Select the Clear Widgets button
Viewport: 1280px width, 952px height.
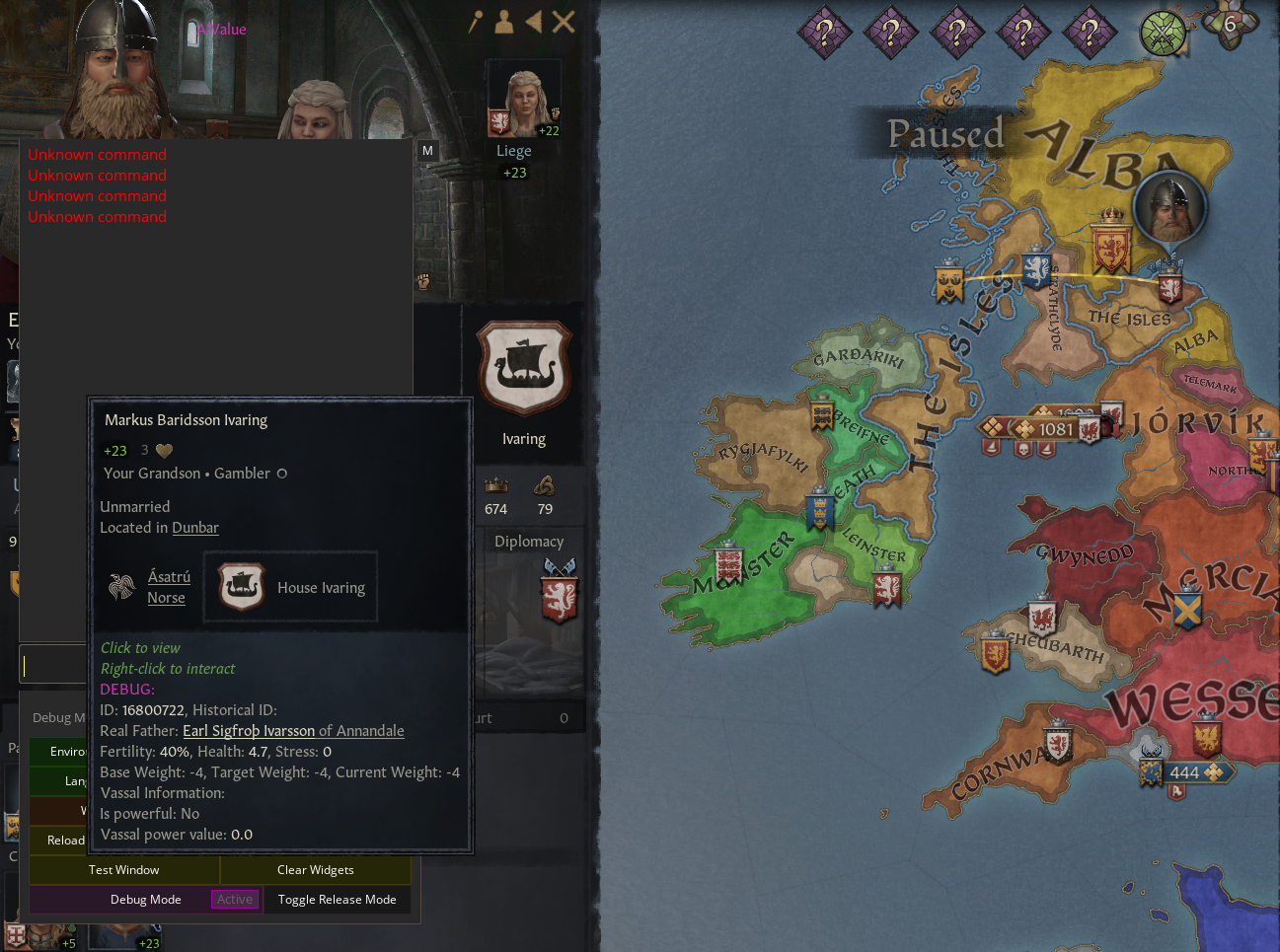315,870
